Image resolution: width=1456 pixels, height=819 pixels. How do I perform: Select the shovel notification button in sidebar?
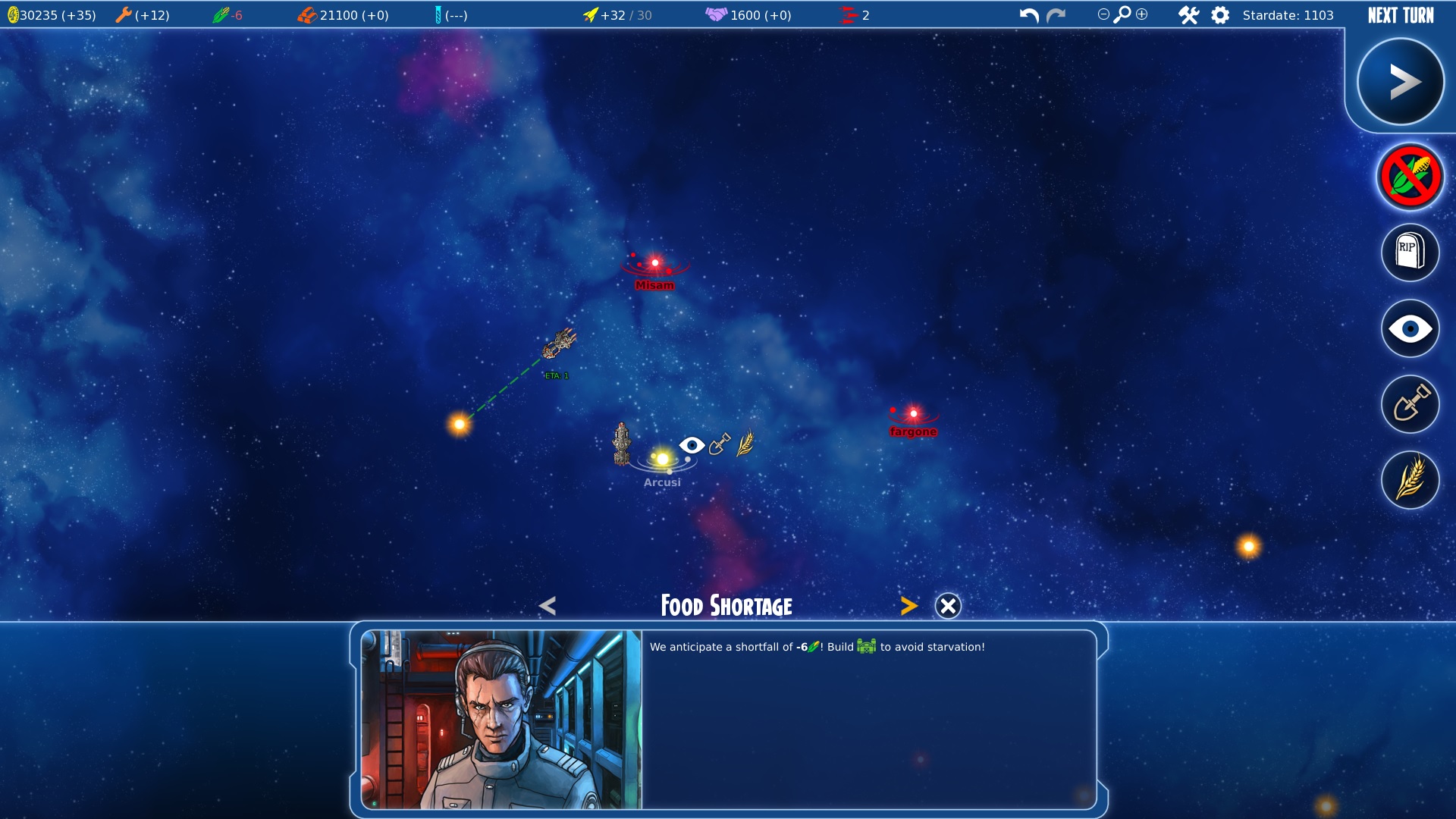click(1410, 404)
